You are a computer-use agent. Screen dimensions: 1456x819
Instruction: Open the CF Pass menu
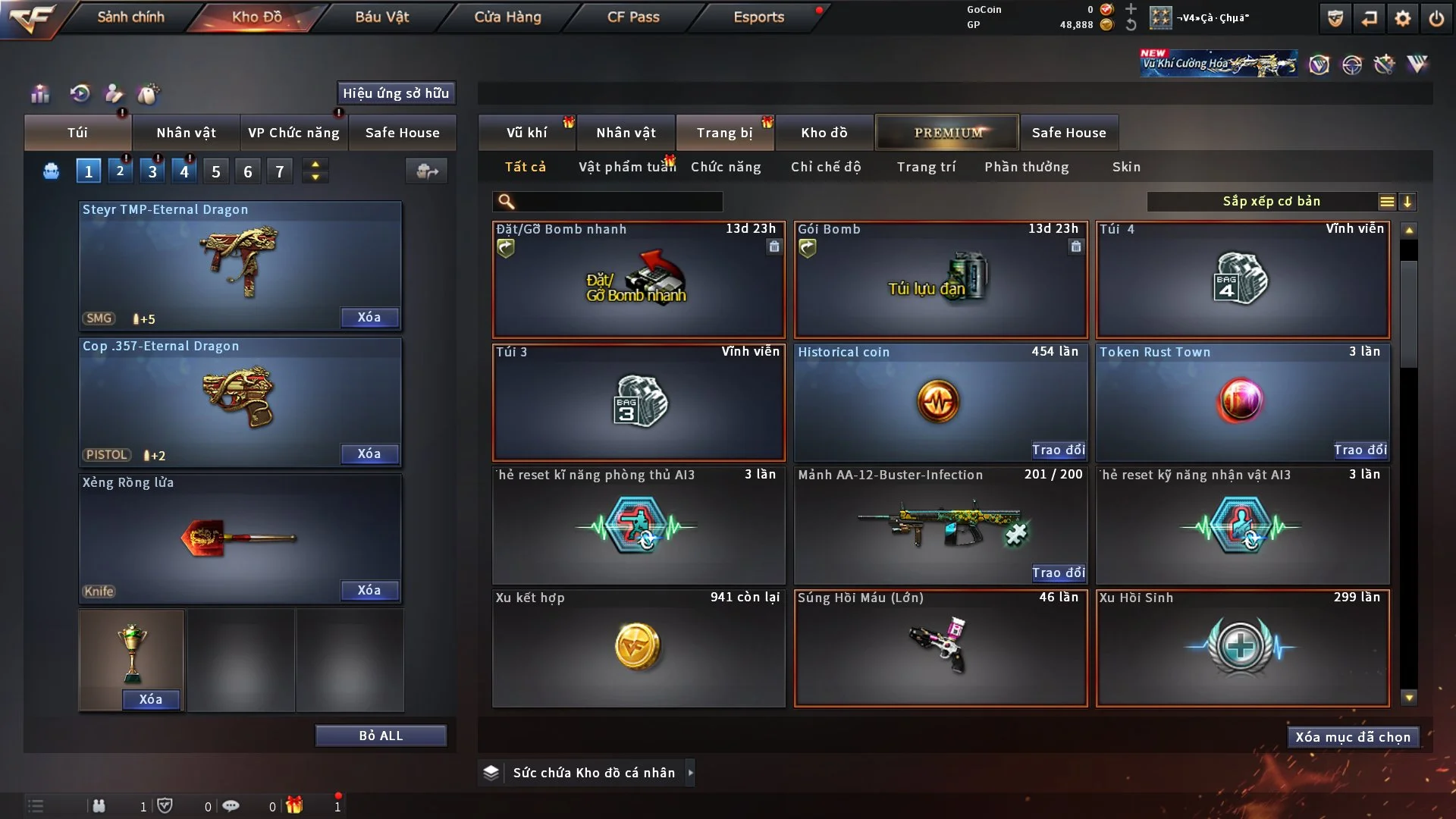pyautogui.click(x=633, y=17)
